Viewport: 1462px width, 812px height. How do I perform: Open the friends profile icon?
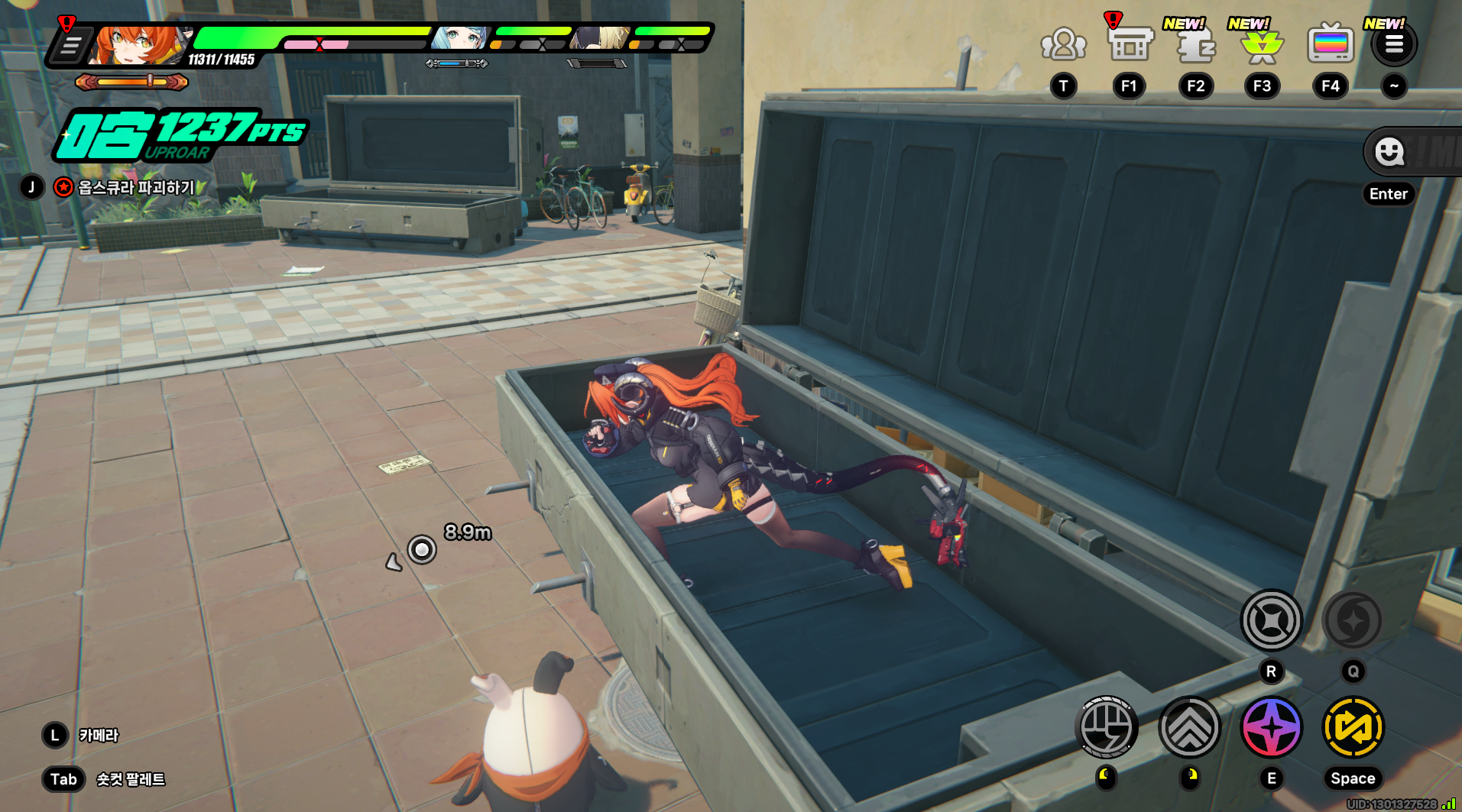(1063, 44)
